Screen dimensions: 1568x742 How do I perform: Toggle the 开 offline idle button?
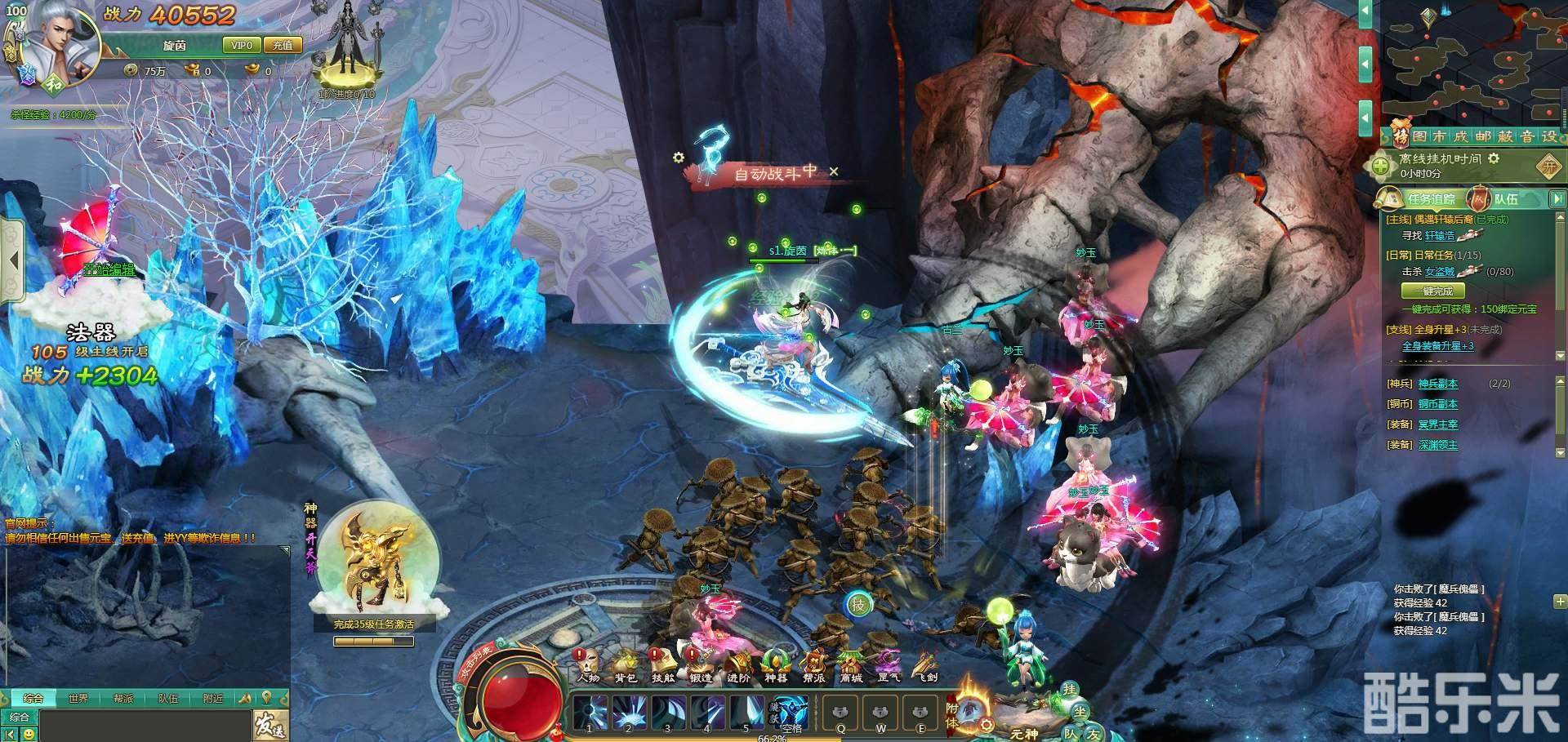click(1548, 167)
